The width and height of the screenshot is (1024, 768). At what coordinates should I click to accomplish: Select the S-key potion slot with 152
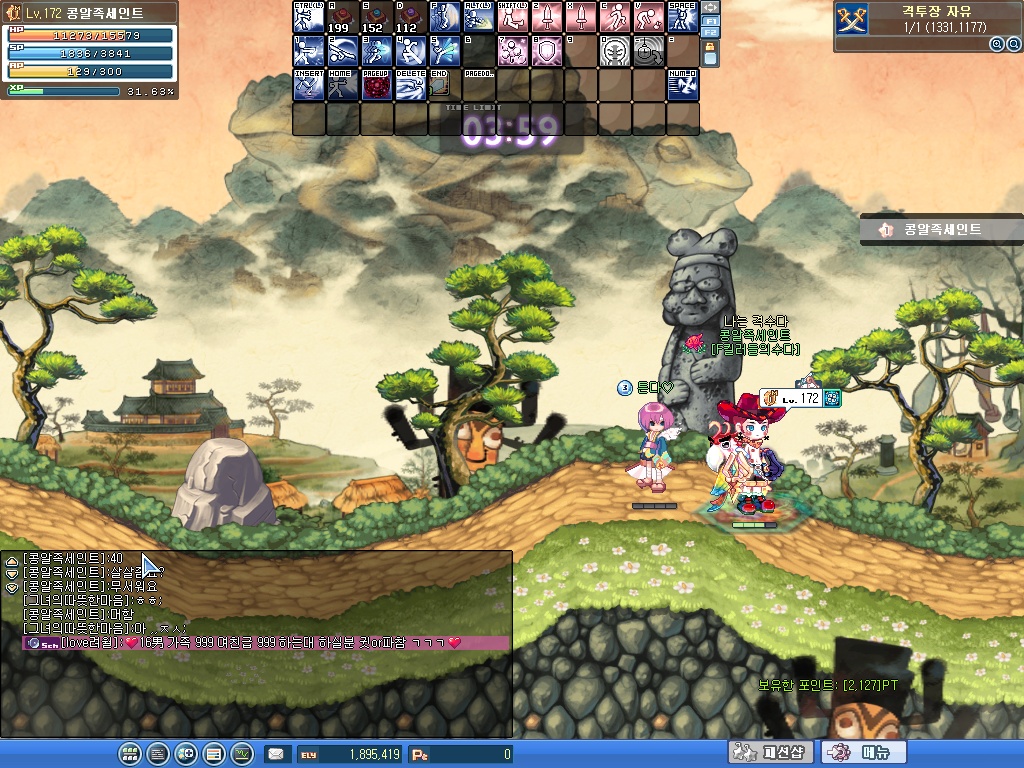377,18
